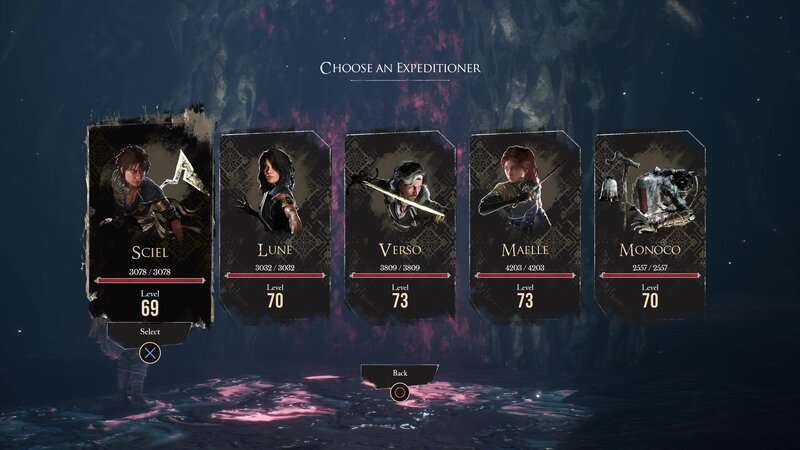800x450 pixels.
Task: Click the Select button under Sciel
Action: pyautogui.click(x=150, y=332)
